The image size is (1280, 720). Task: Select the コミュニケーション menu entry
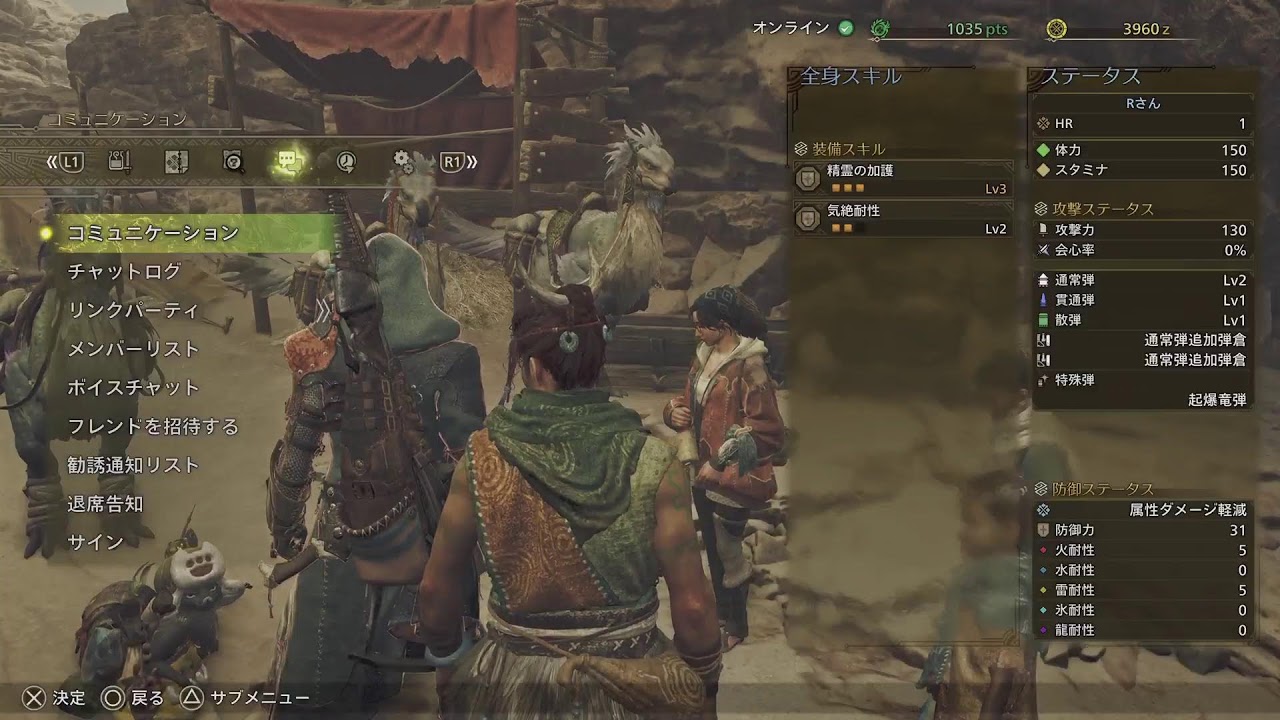tap(152, 233)
